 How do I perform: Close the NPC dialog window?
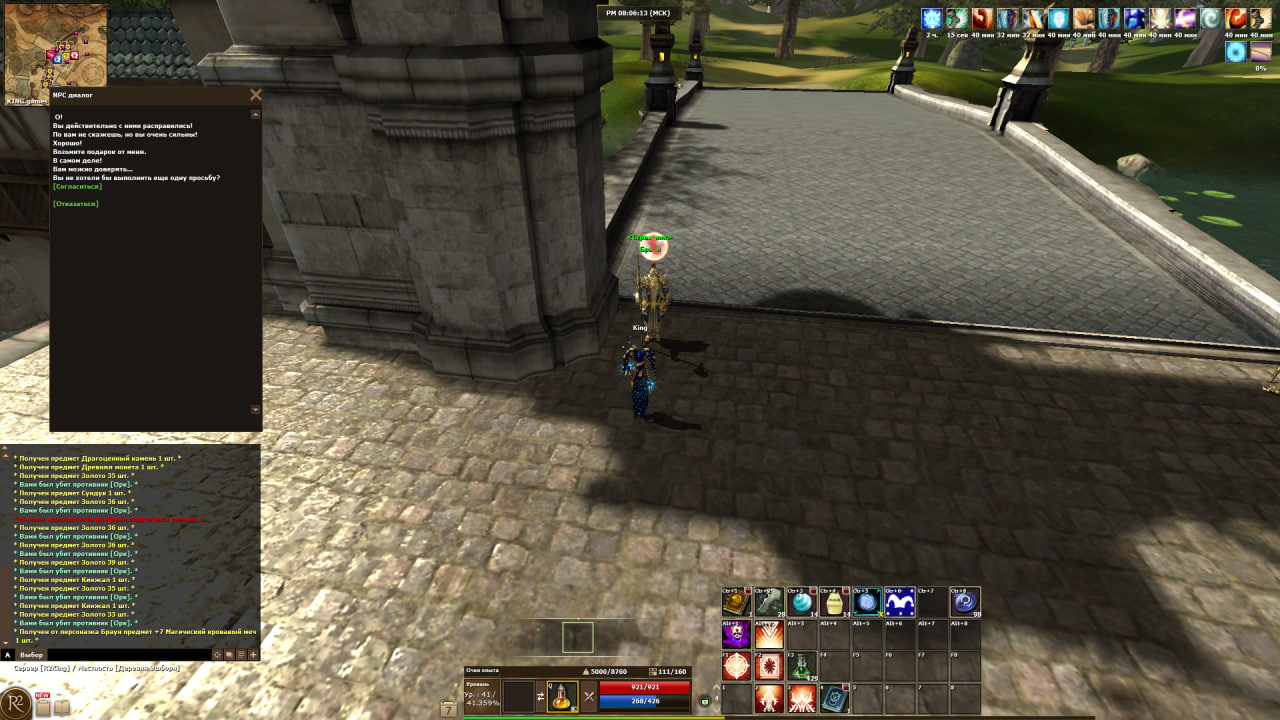pos(255,95)
